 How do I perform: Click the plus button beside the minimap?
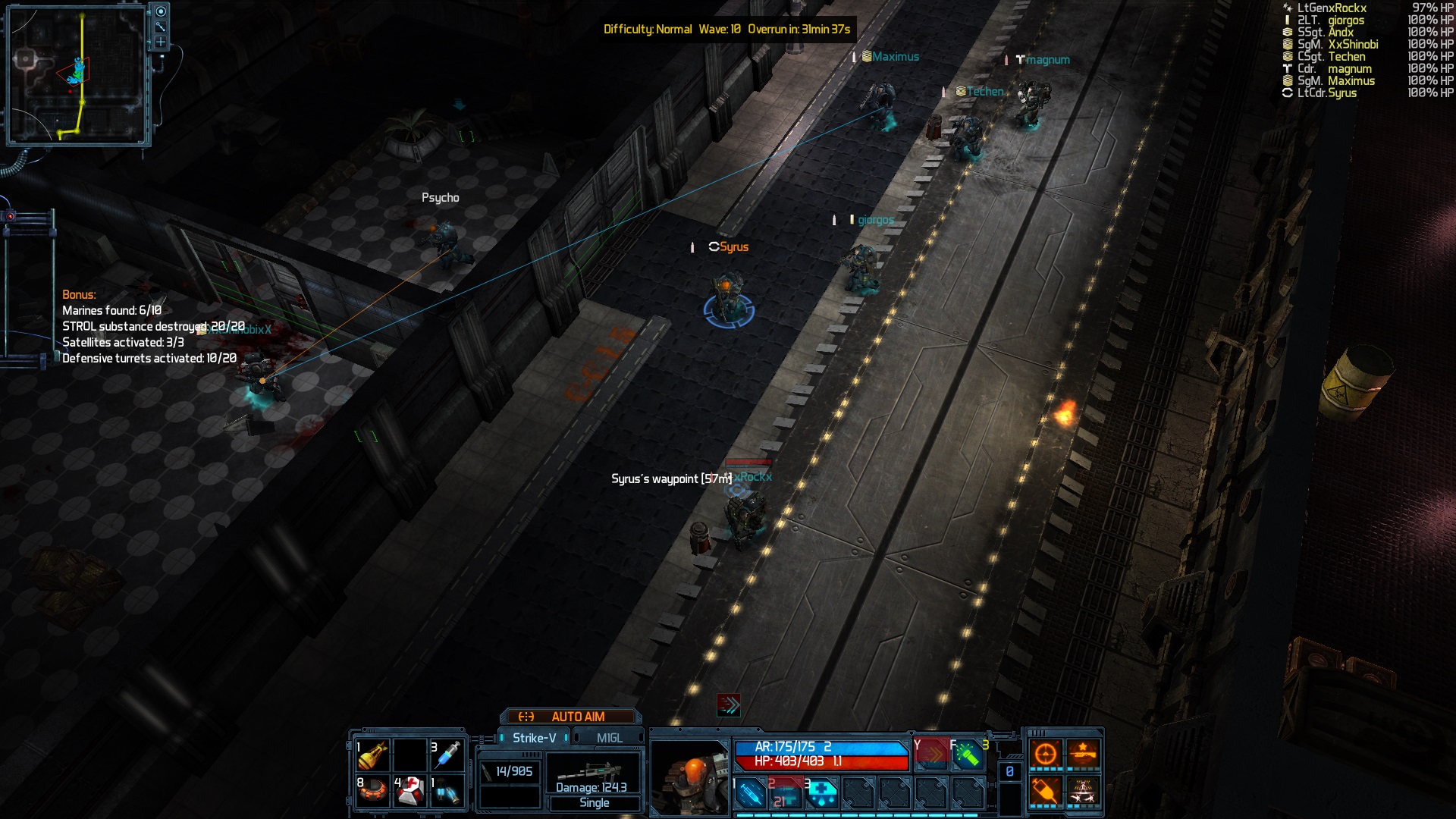point(161,42)
